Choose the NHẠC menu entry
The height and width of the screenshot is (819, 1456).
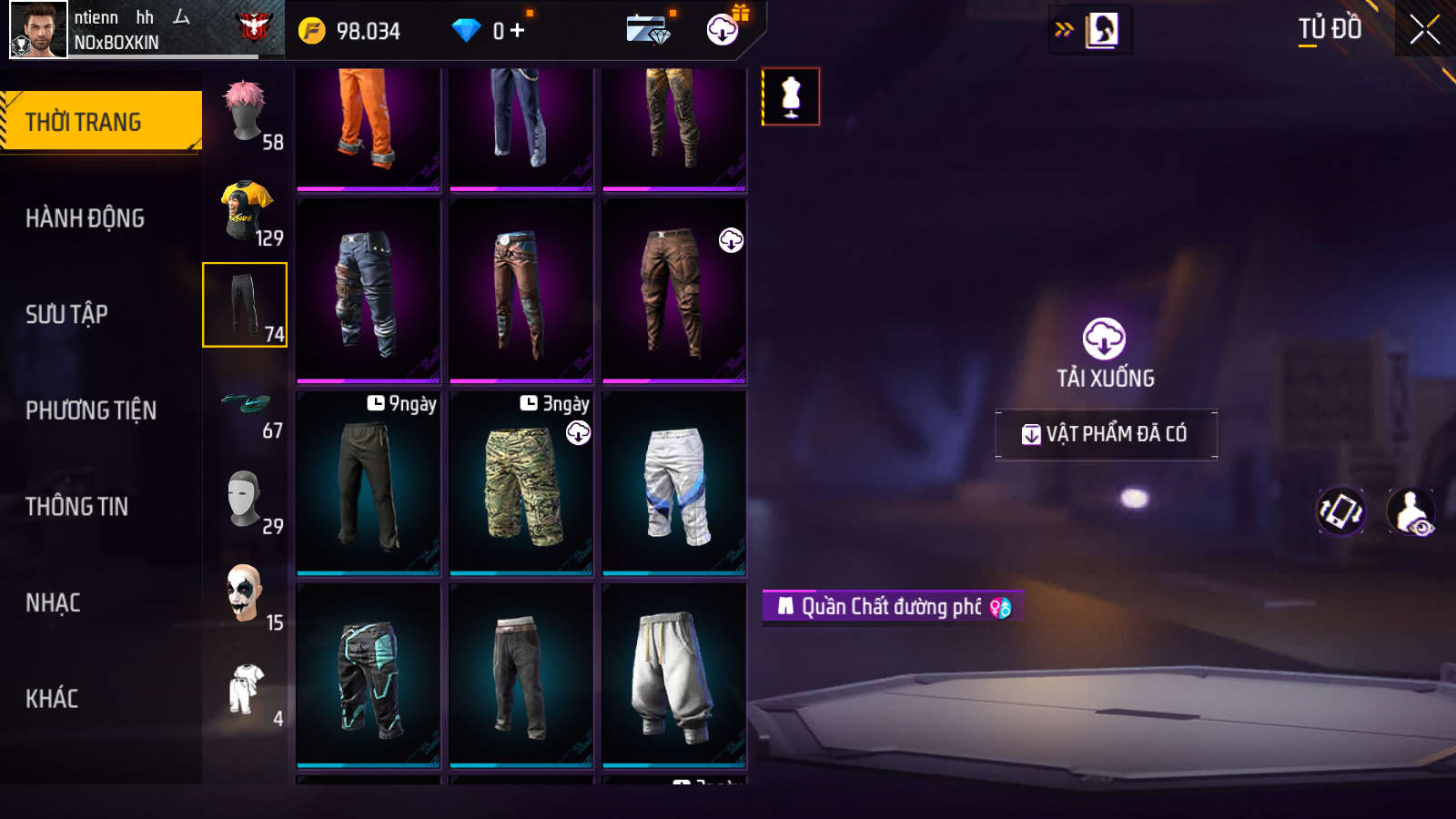(x=53, y=602)
